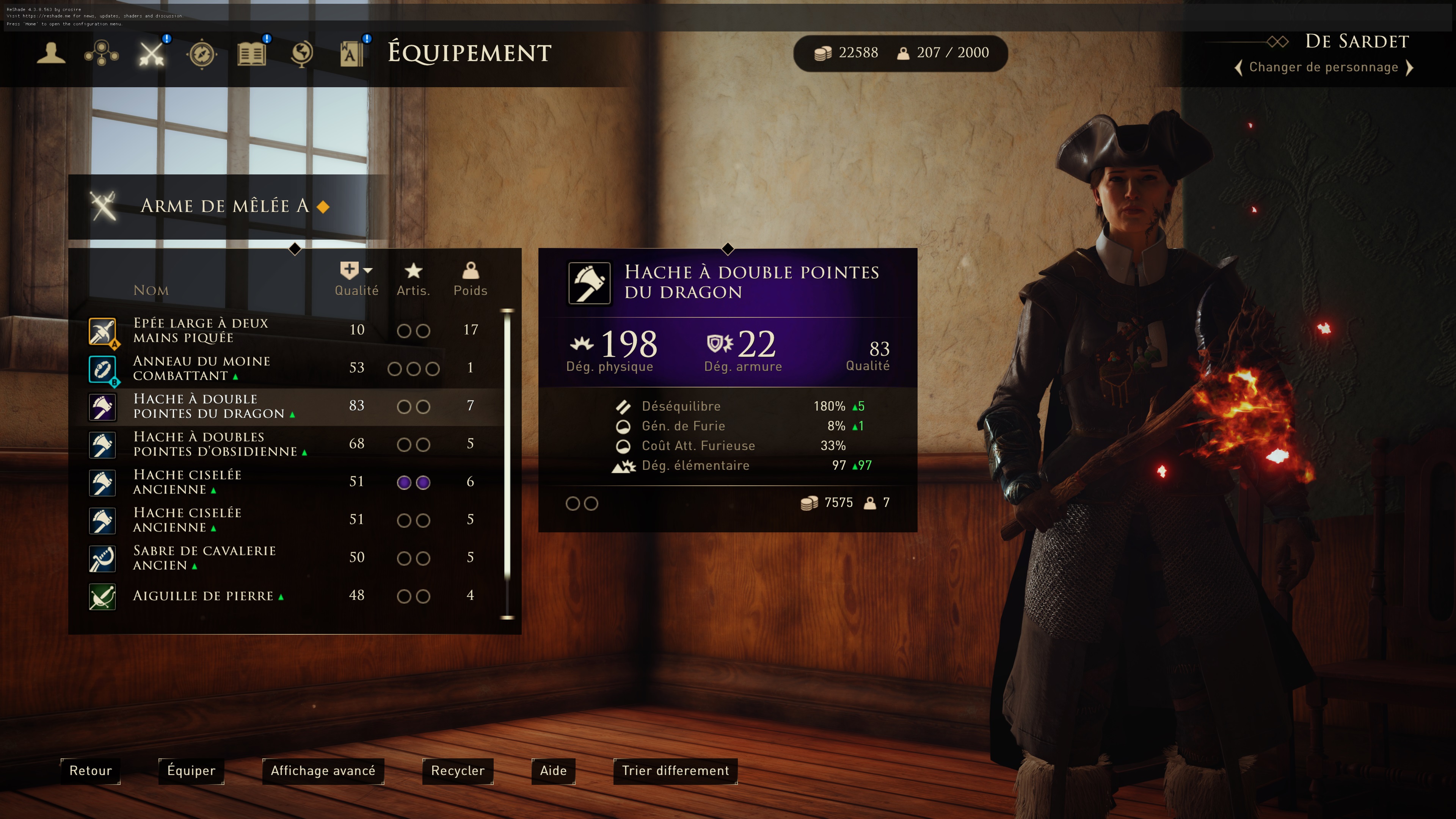This screenshot has width=1456, height=819.
Task: Open the Aide help button
Action: 553,771
